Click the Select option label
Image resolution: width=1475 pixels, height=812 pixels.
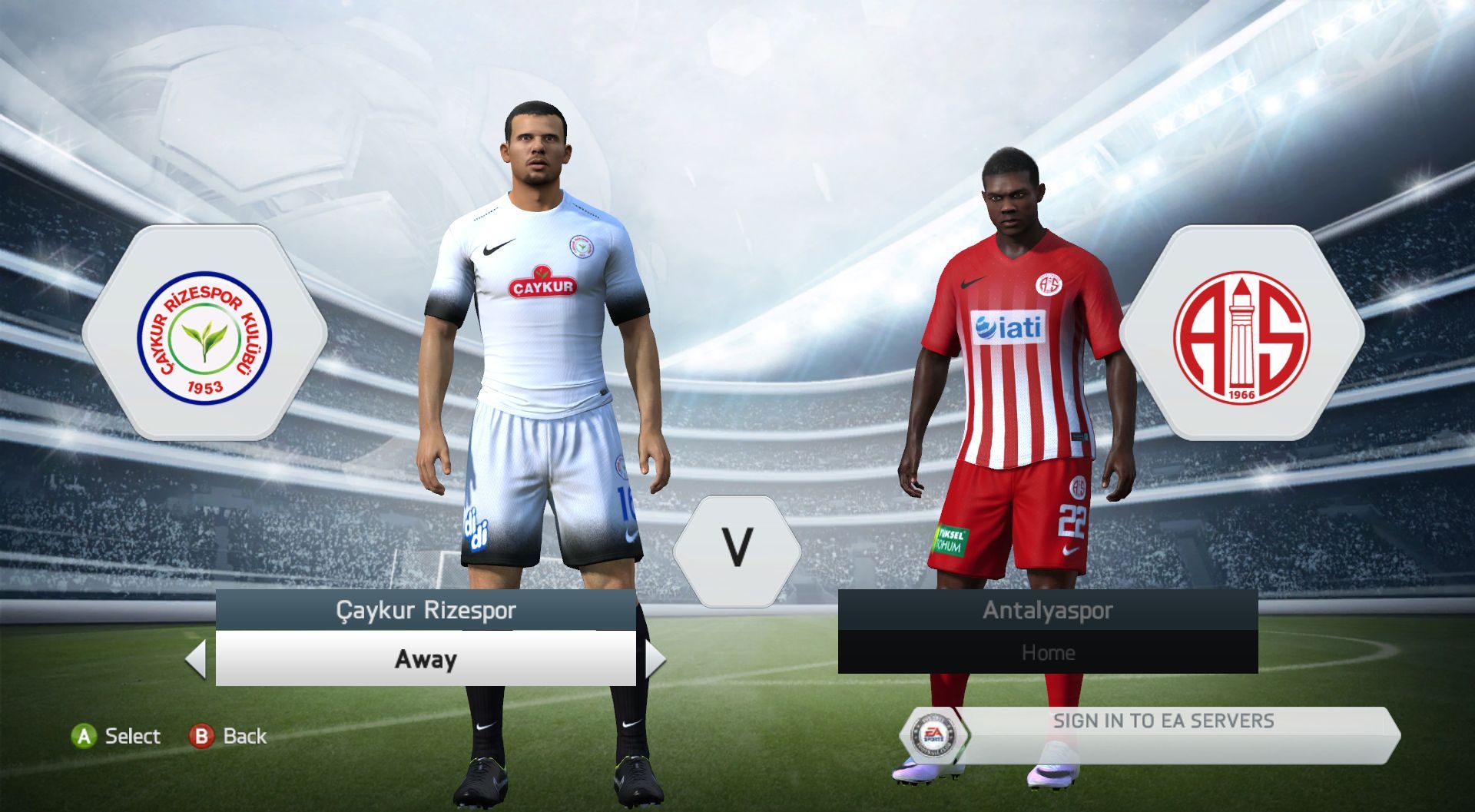click(131, 736)
